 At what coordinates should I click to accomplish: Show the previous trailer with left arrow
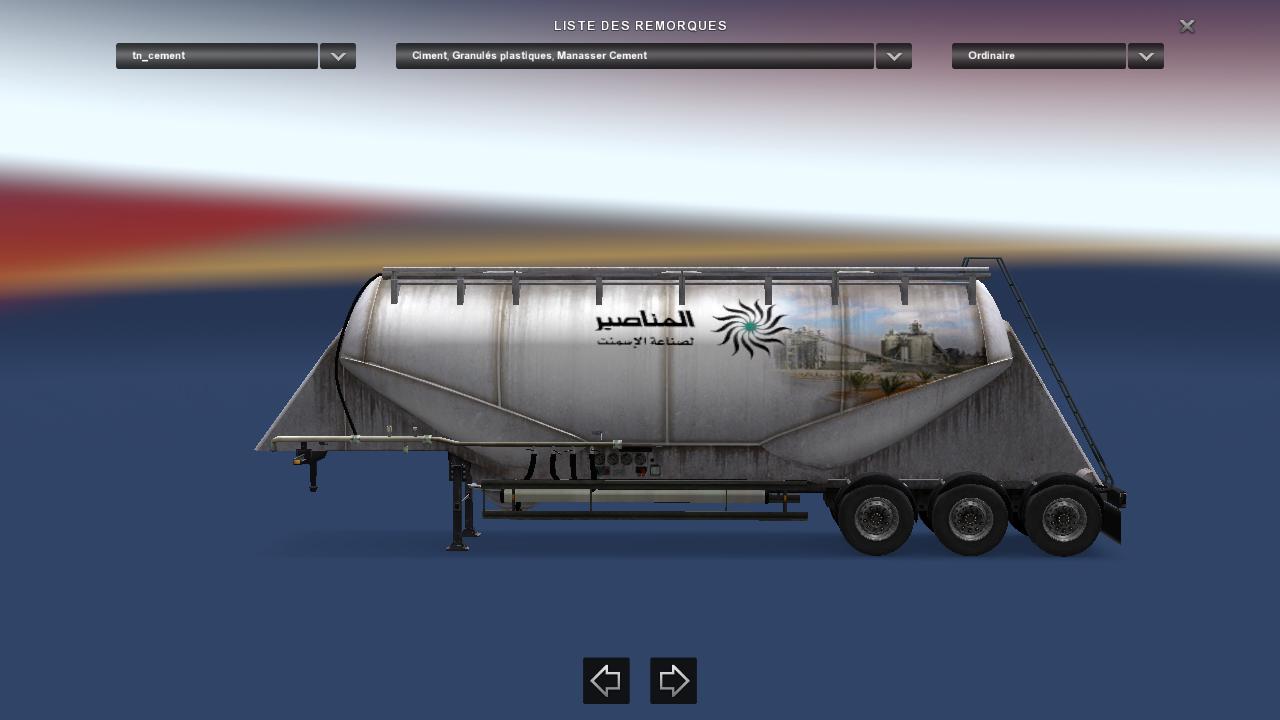click(x=606, y=681)
